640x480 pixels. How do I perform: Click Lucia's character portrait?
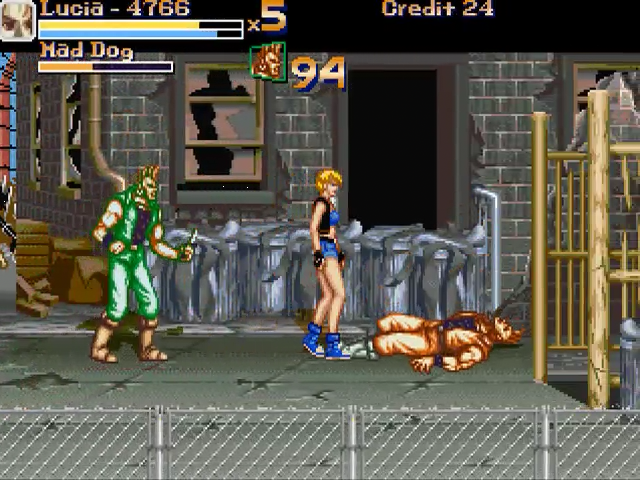(x=17, y=20)
